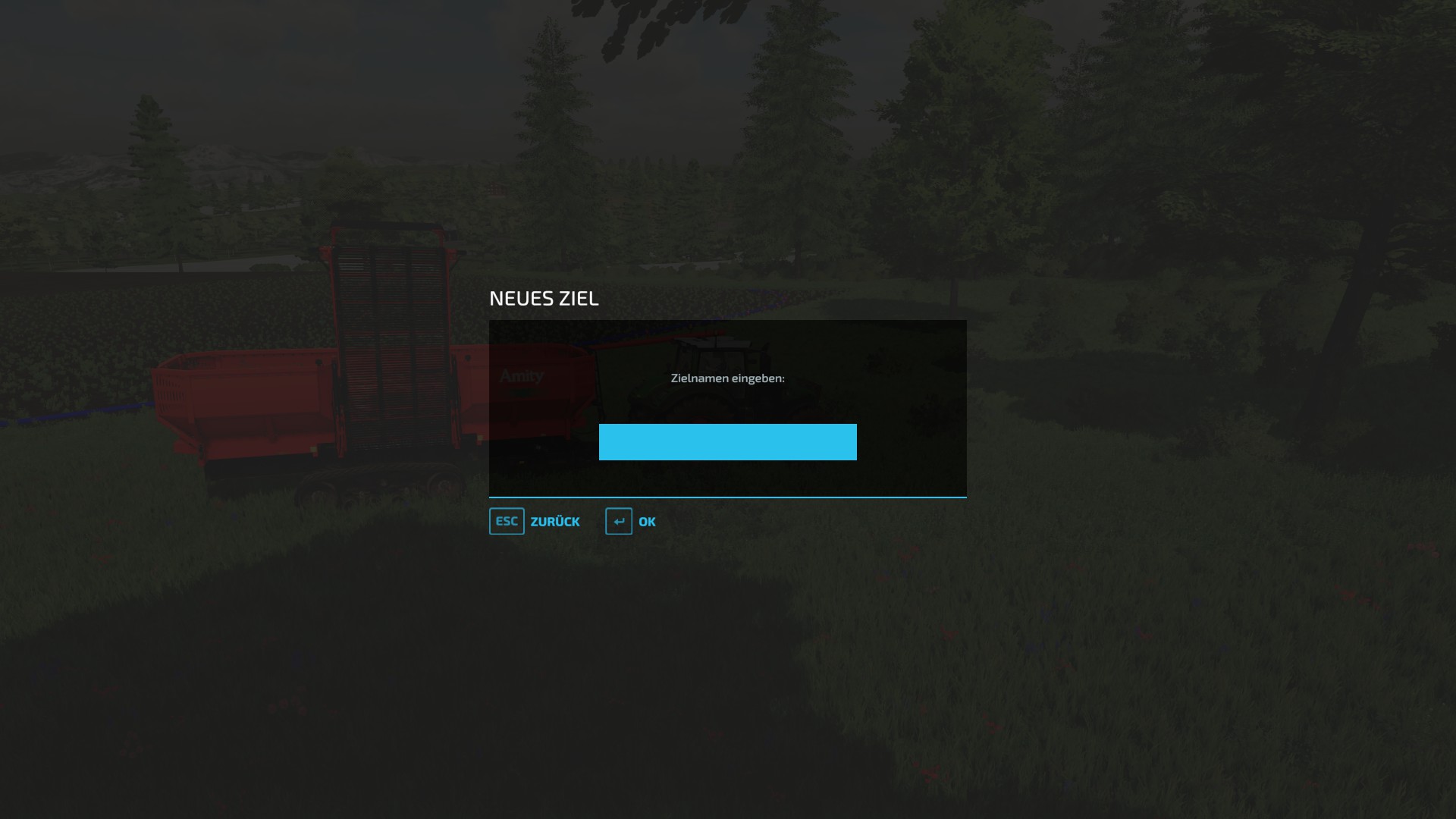Select the Amity logo on the red trailer

[520, 375]
